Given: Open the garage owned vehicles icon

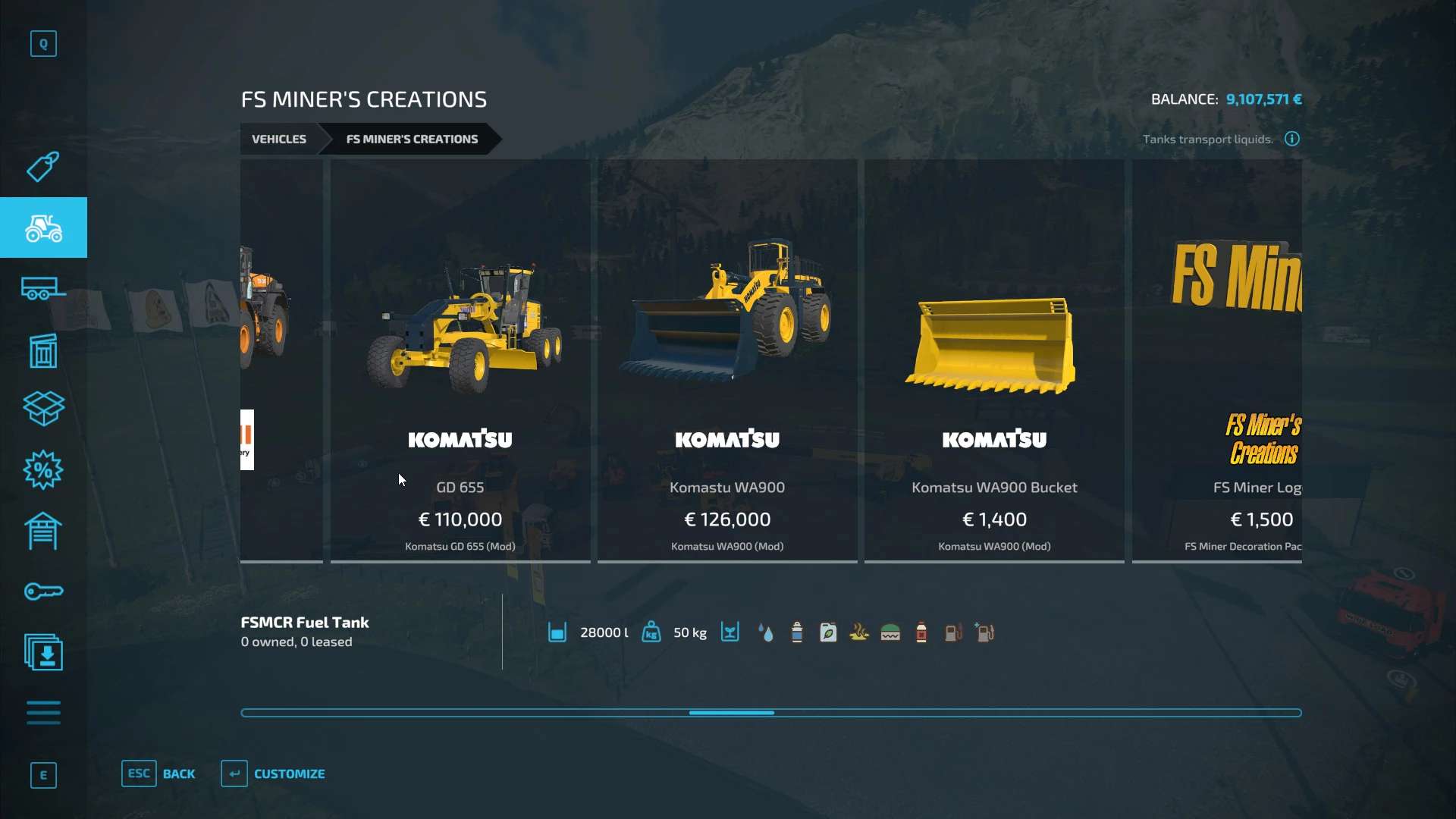Looking at the screenshot, I should tap(43, 531).
